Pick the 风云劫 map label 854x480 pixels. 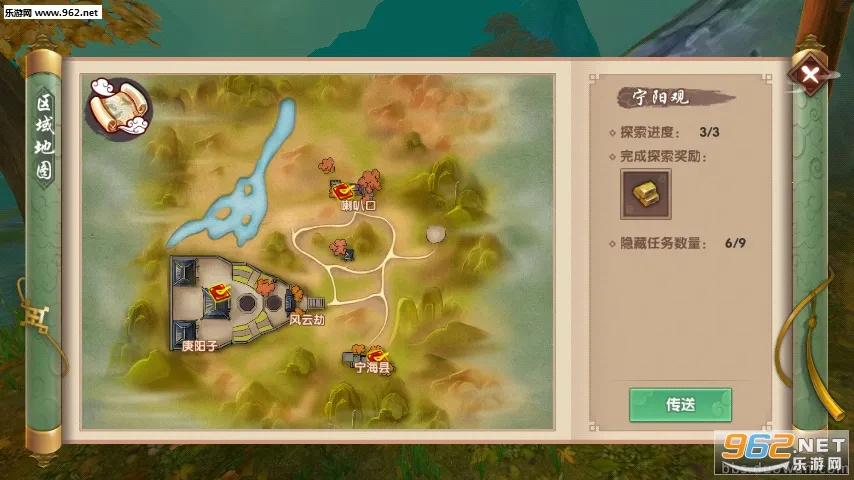click(x=306, y=319)
